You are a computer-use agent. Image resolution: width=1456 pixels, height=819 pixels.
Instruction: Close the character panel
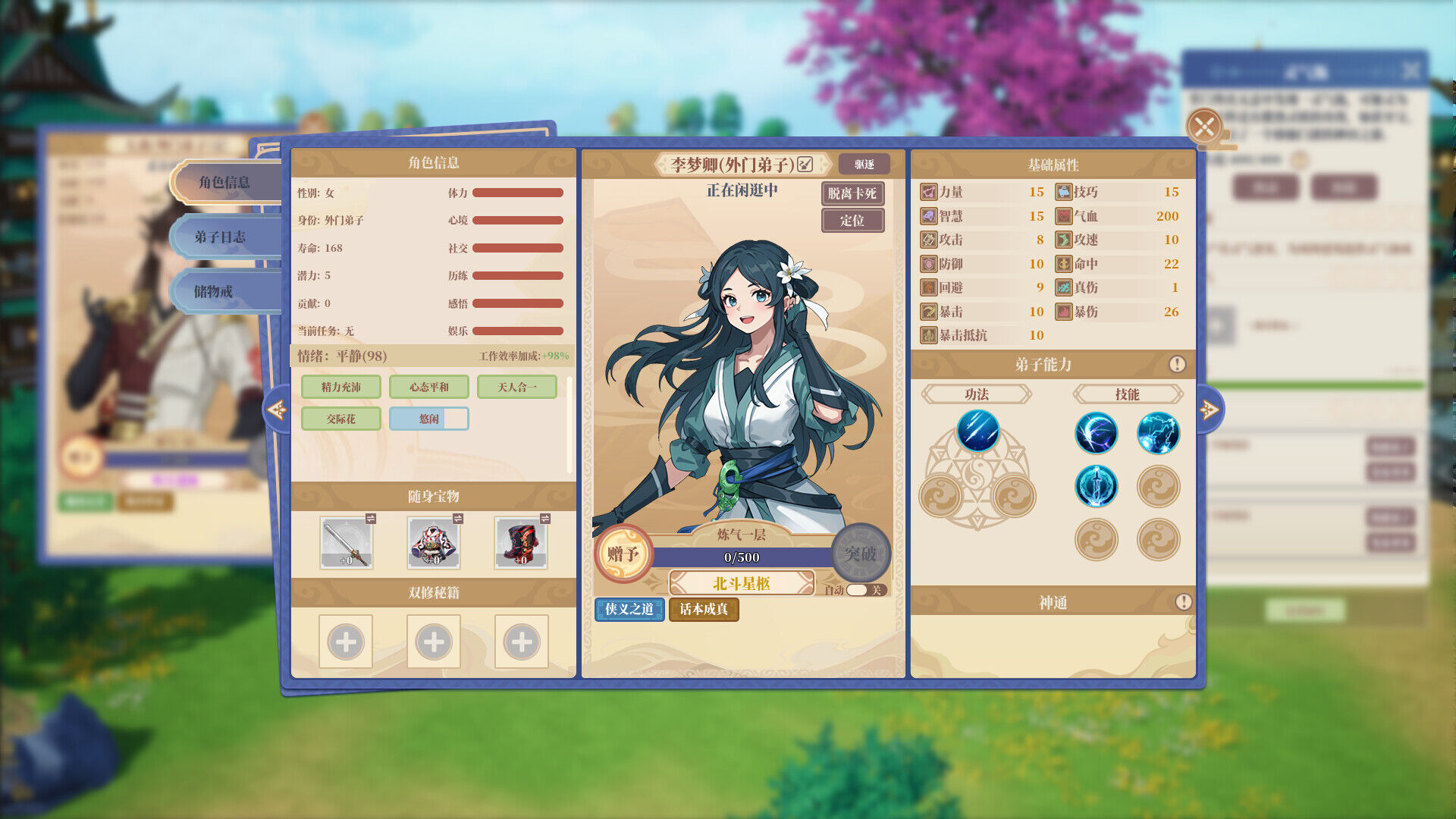pos(1204,126)
